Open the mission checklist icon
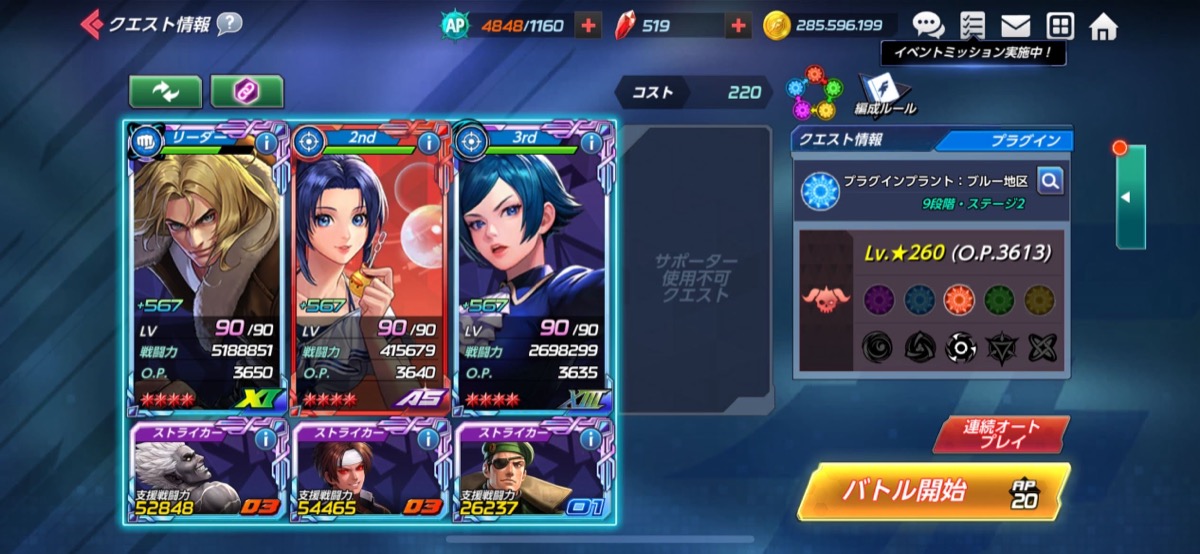 [971, 26]
